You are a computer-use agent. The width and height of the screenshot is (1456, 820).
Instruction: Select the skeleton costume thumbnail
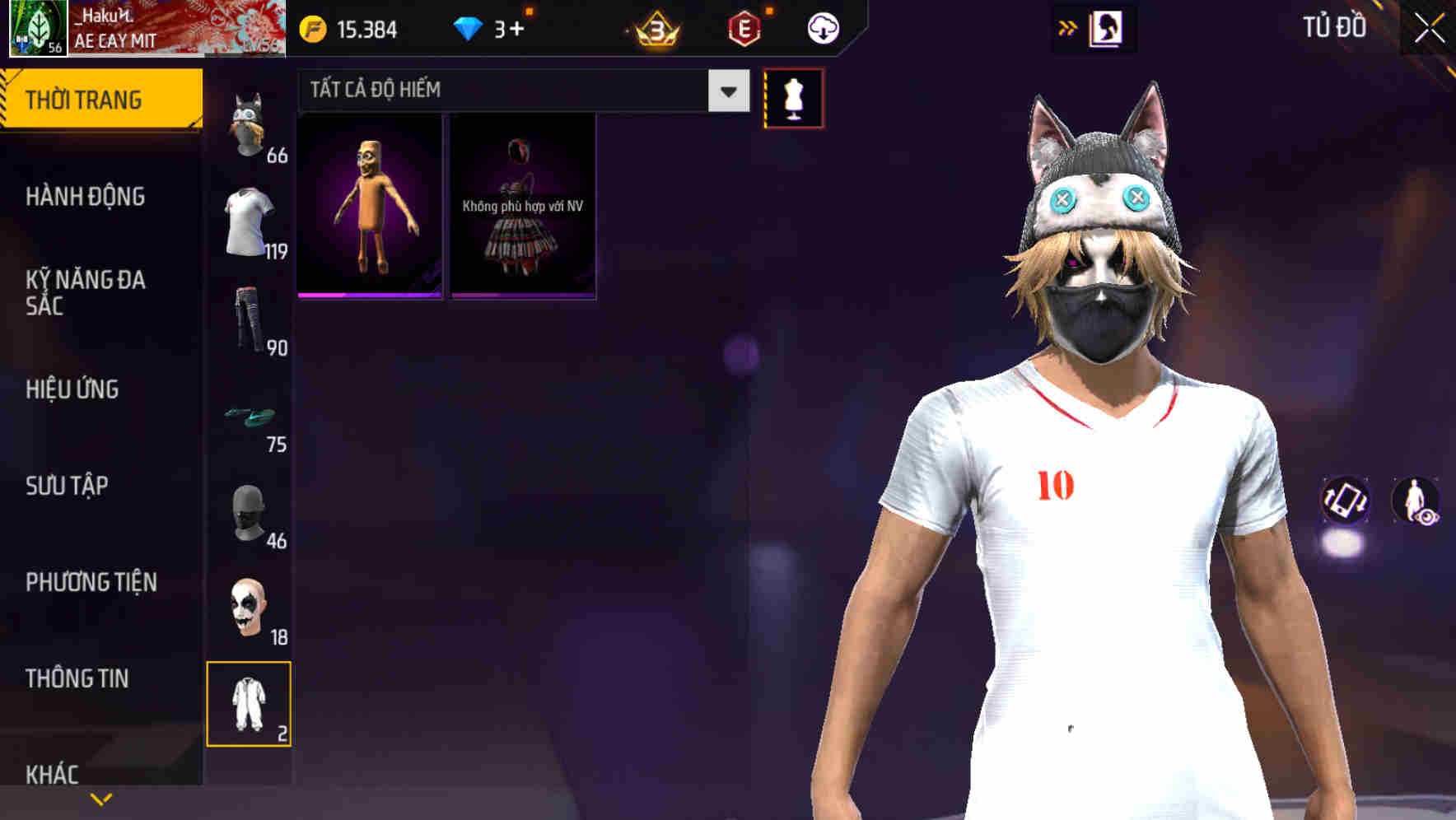point(369,206)
